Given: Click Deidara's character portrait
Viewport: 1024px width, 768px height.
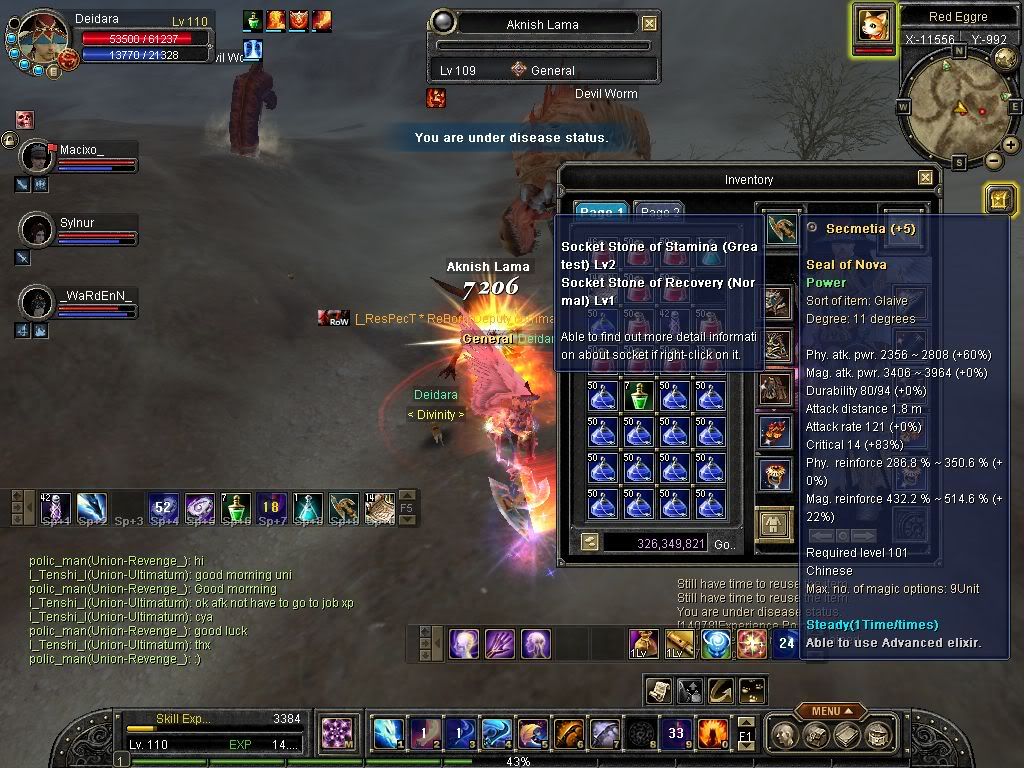Looking at the screenshot, I should point(44,40).
